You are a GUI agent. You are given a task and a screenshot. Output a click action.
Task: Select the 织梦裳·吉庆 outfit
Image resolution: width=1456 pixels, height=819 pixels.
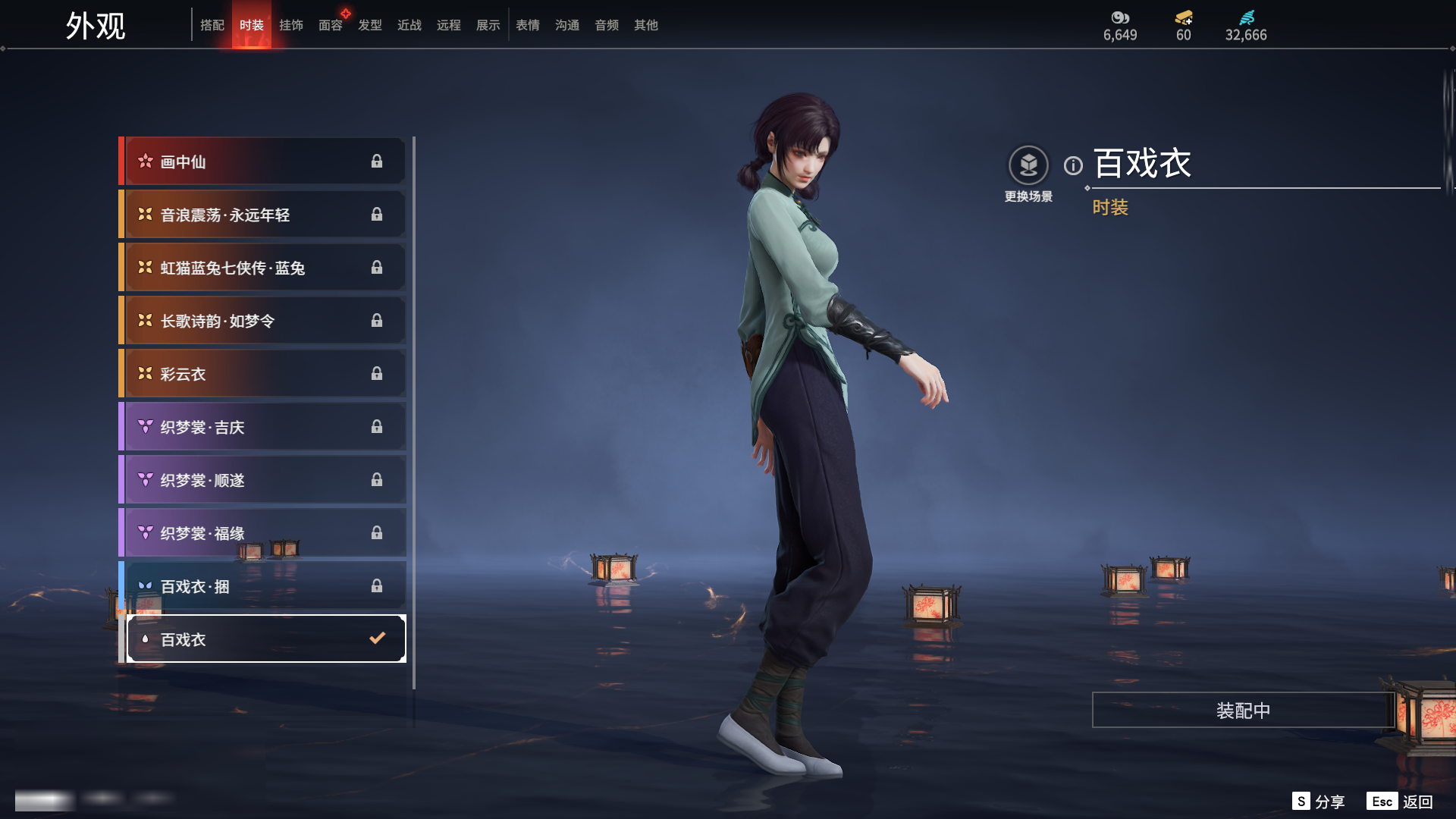click(x=262, y=427)
